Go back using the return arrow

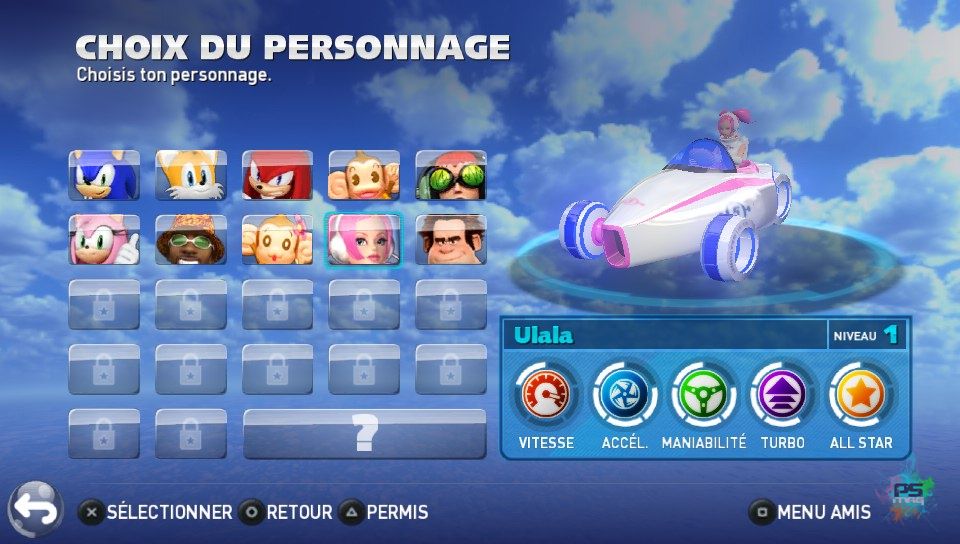35,509
